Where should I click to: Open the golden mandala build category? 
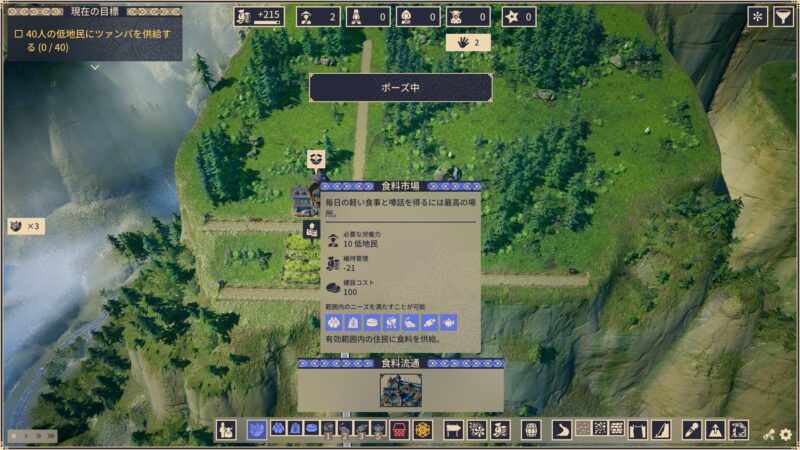tap(422, 430)
